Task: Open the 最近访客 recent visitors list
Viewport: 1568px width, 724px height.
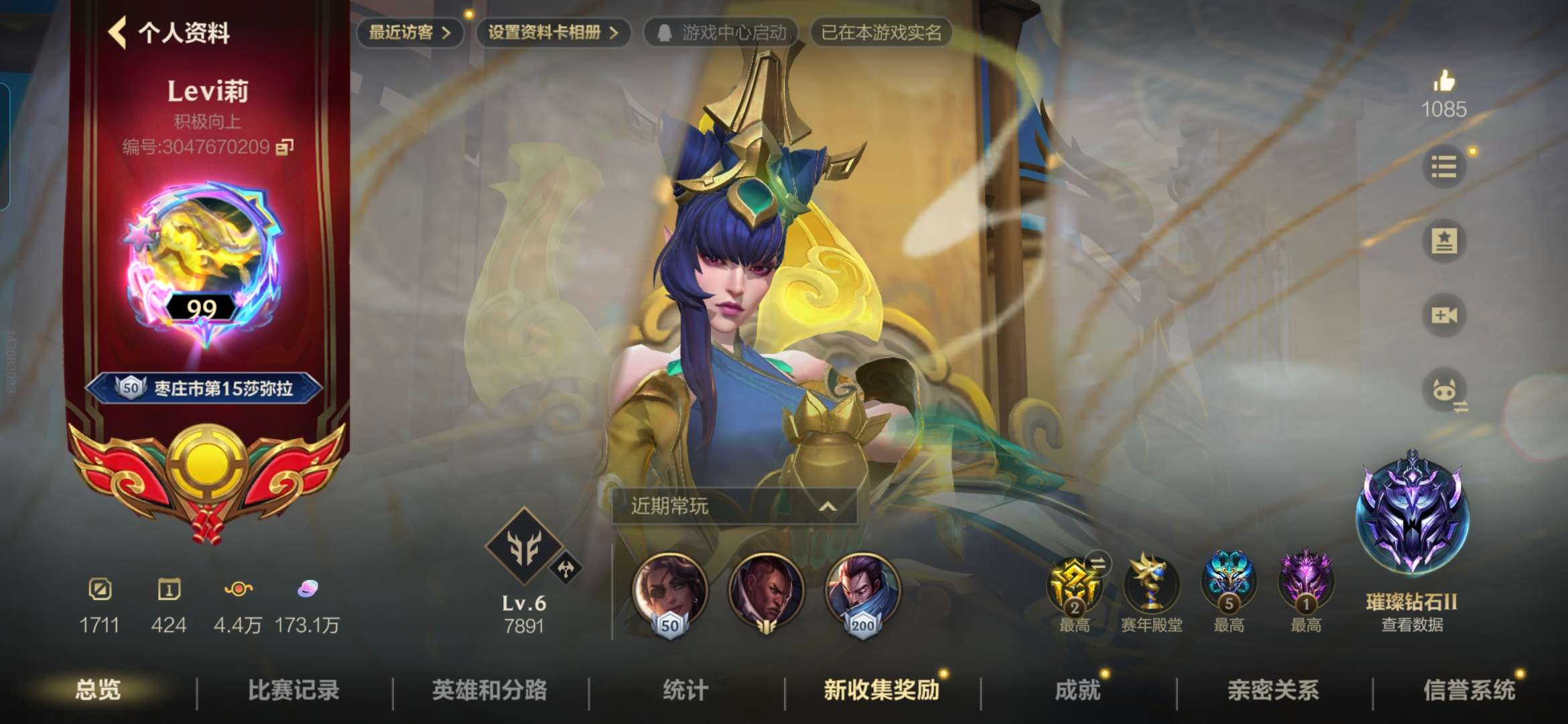Action: [409, 32]
